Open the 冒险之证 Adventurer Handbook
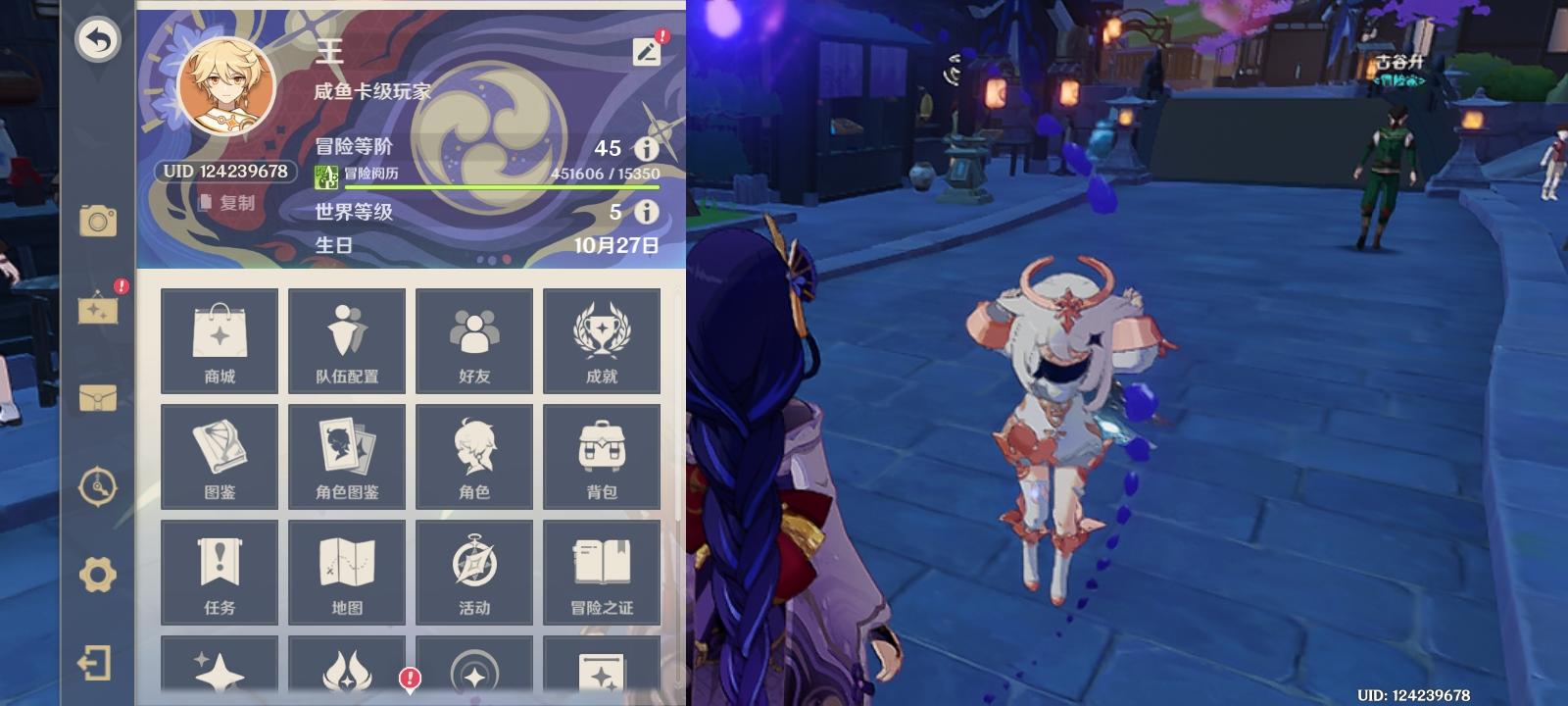 click(602, 572)
